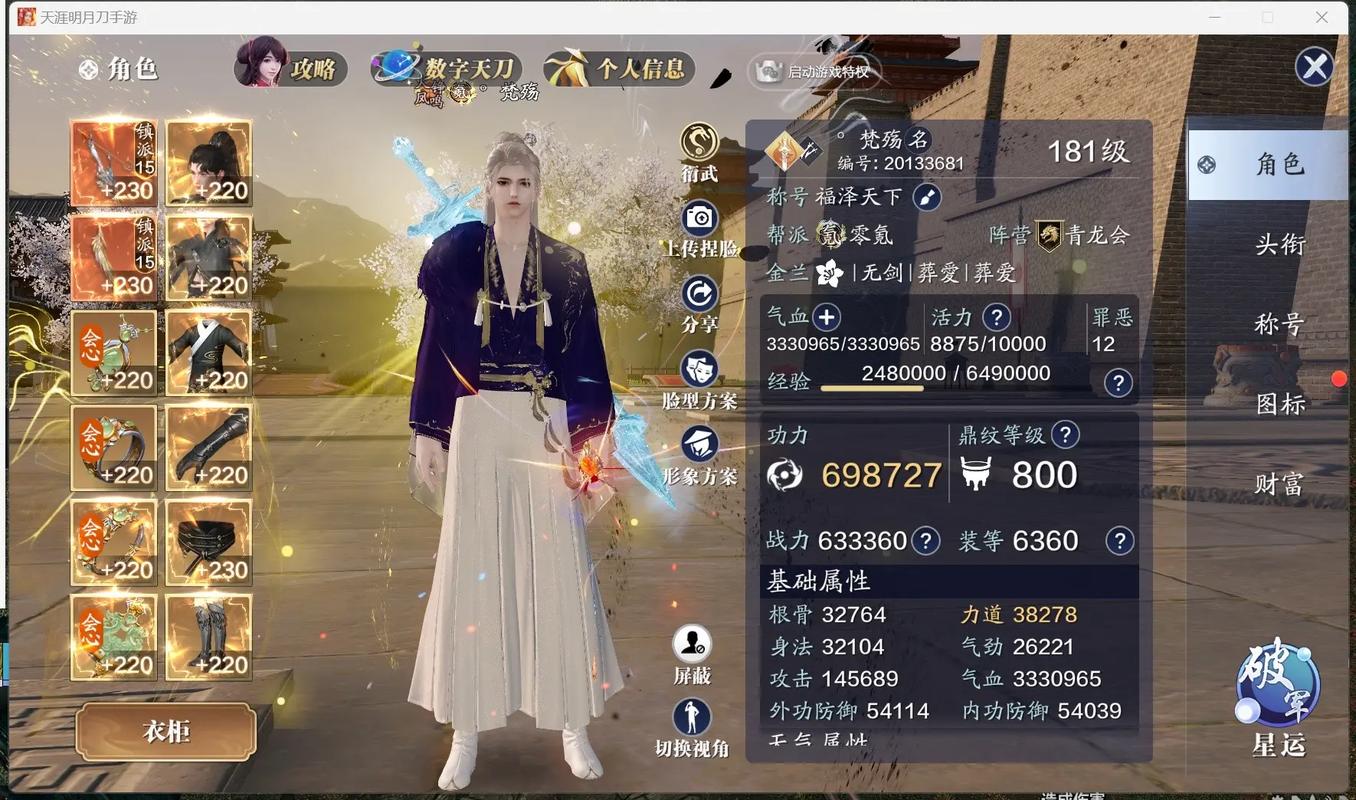Switch to the 头衔 tab

[1280, 244]
